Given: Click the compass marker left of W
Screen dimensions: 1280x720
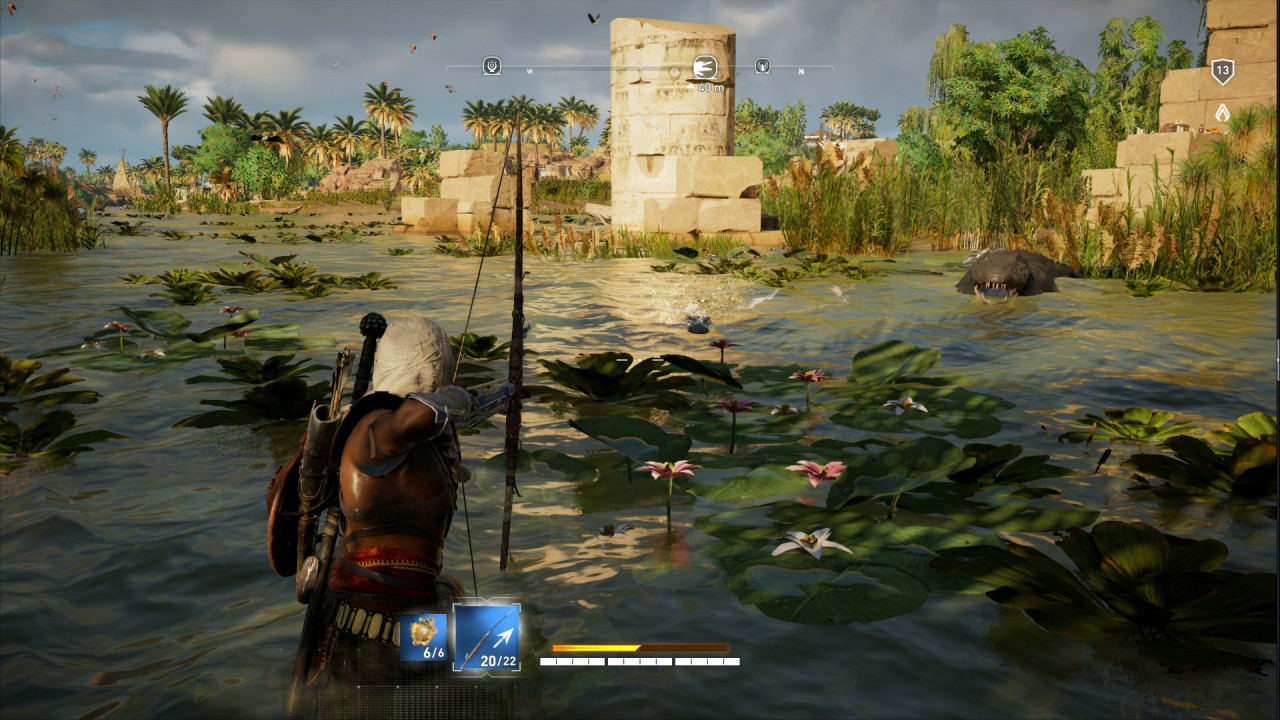Looking at the screenshot, I should (492, 66).
